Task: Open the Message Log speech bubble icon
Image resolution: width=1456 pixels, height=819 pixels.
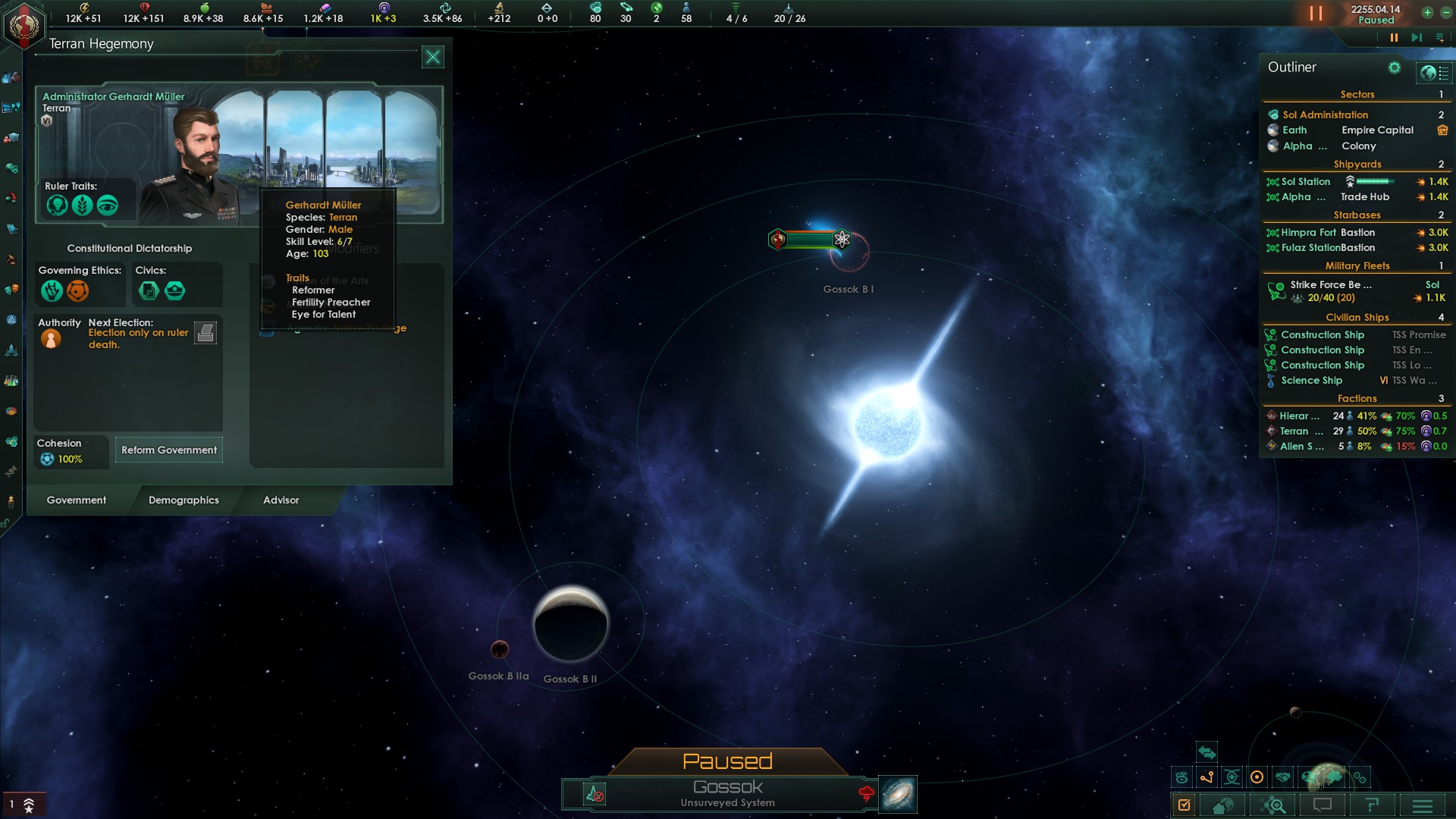Action: pyautogui.click(x=1322, y=805)
